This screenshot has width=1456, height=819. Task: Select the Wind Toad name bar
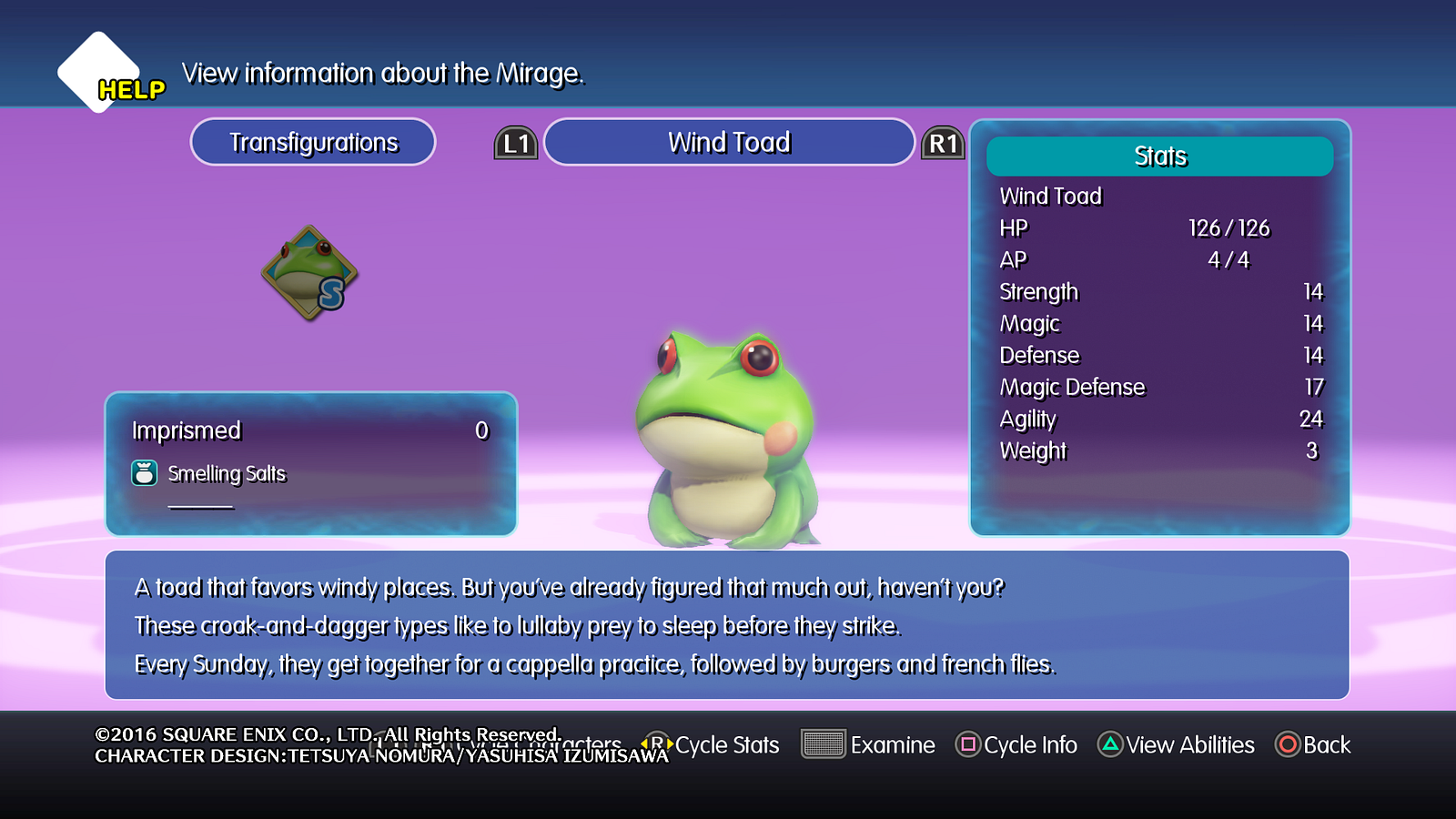pyautogui.click(x=729, y=143)
